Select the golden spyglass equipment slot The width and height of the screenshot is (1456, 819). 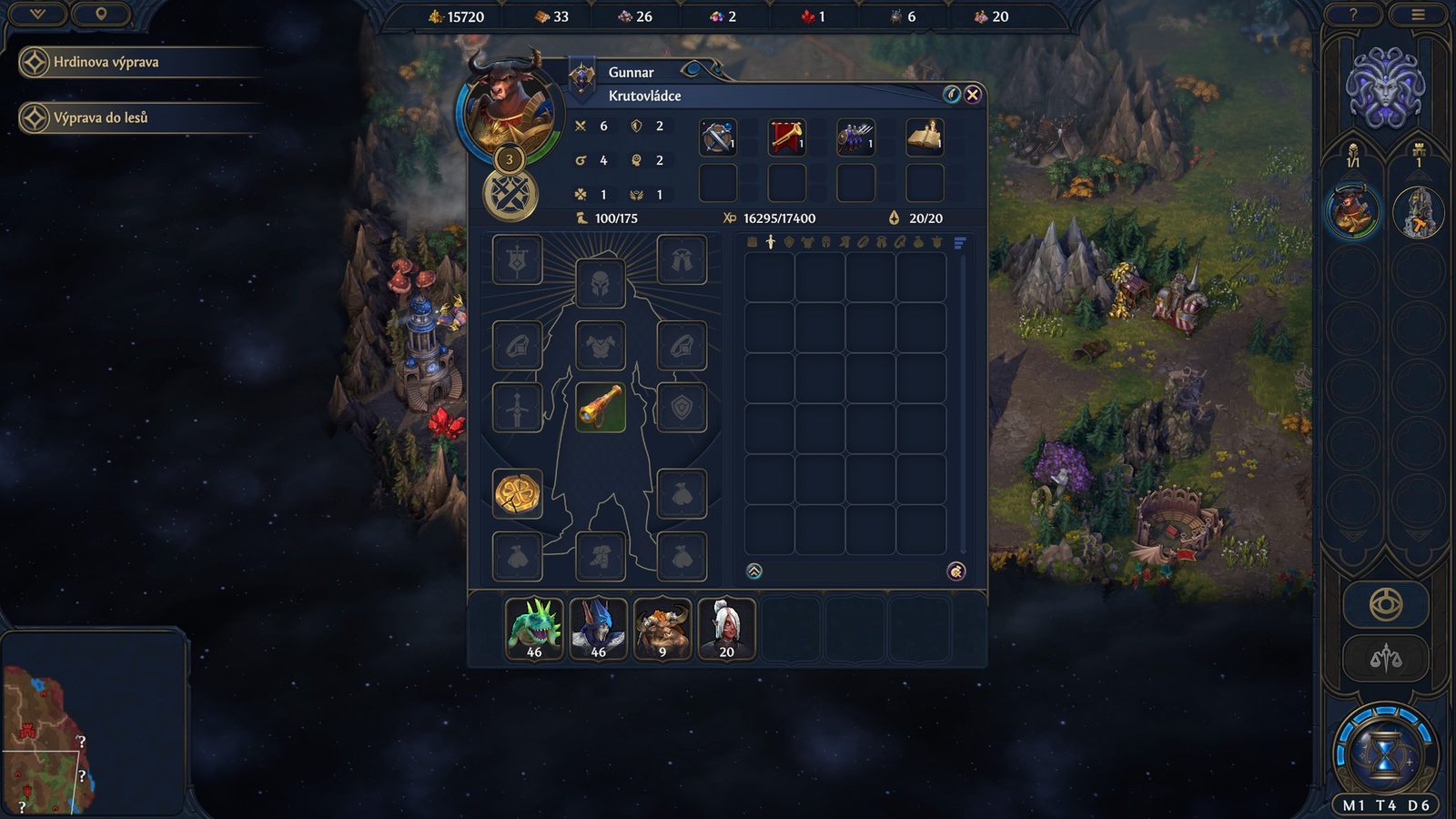[x=601, y=407]
